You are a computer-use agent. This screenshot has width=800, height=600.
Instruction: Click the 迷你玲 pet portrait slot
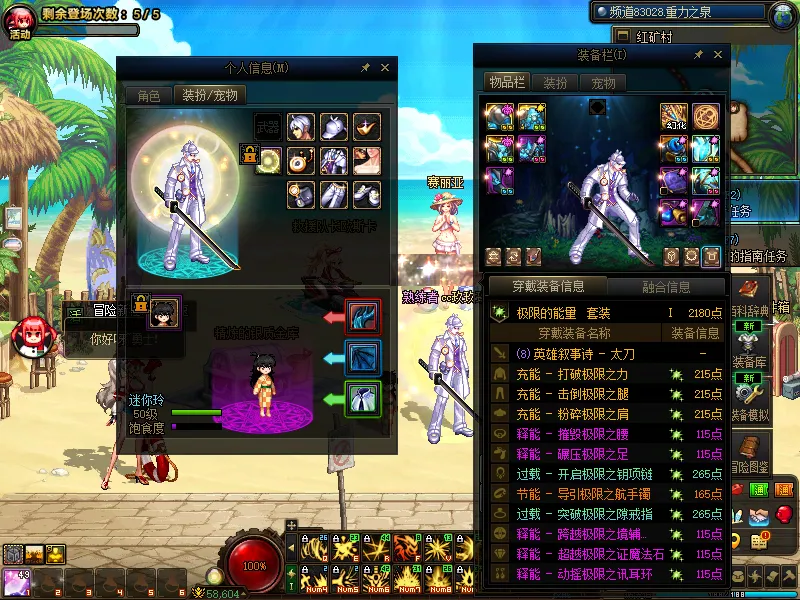click(x=164, y=312)
